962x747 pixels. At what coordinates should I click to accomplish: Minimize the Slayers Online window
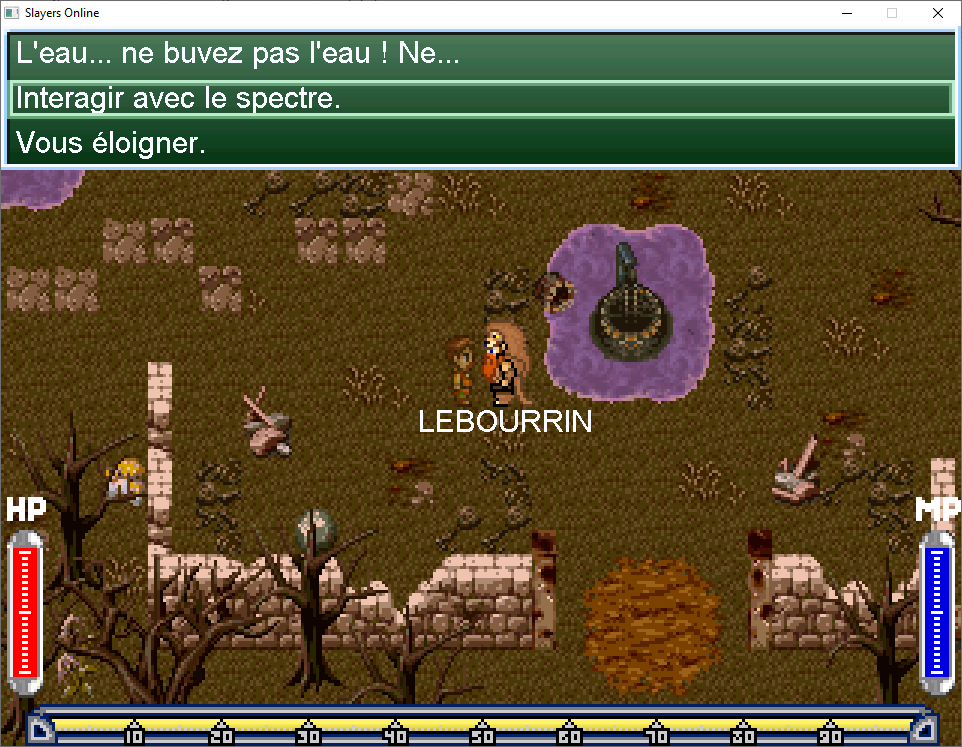pos(847,13)
